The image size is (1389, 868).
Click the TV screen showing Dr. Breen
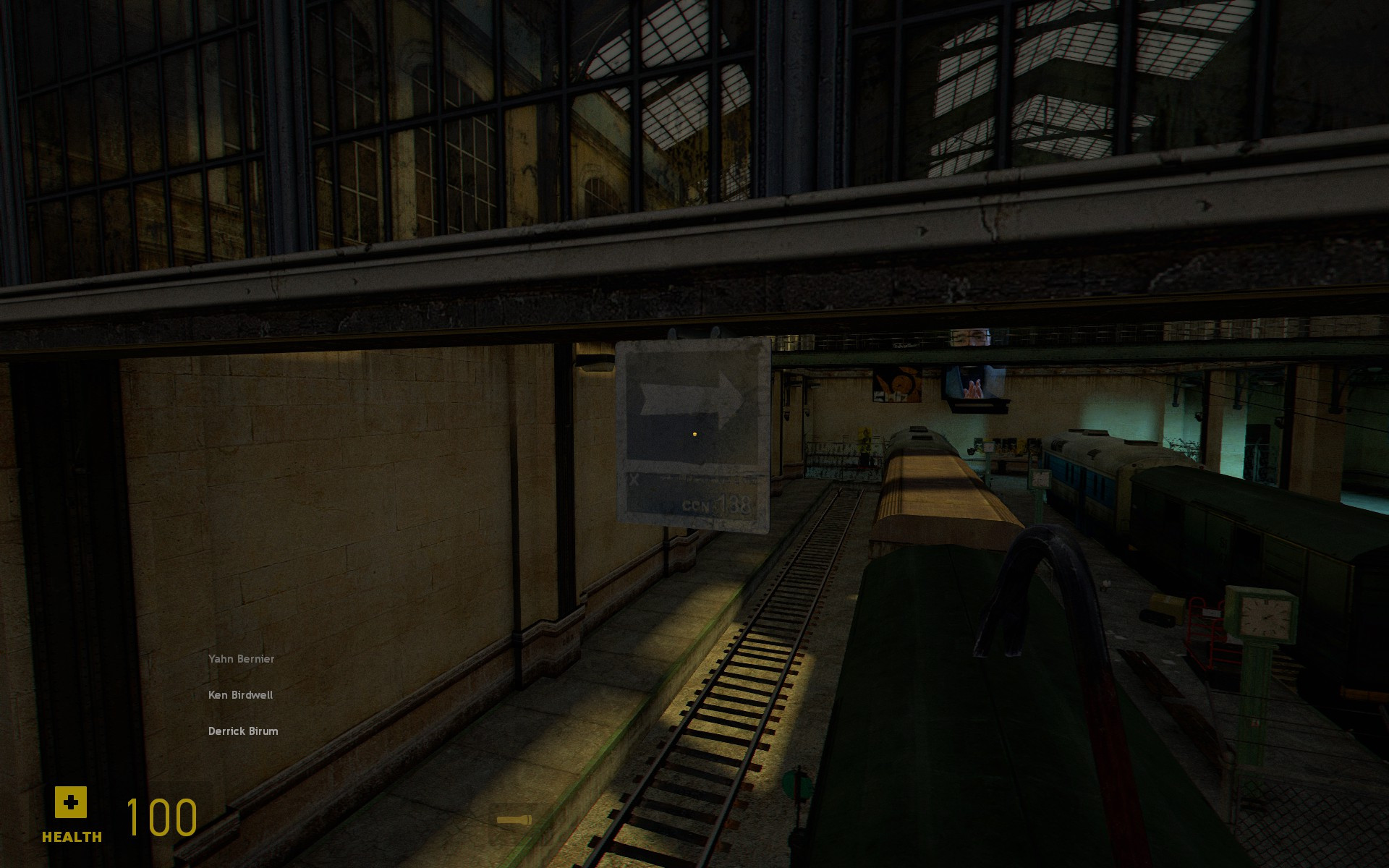pyautogui.click(x=973, y=383)
